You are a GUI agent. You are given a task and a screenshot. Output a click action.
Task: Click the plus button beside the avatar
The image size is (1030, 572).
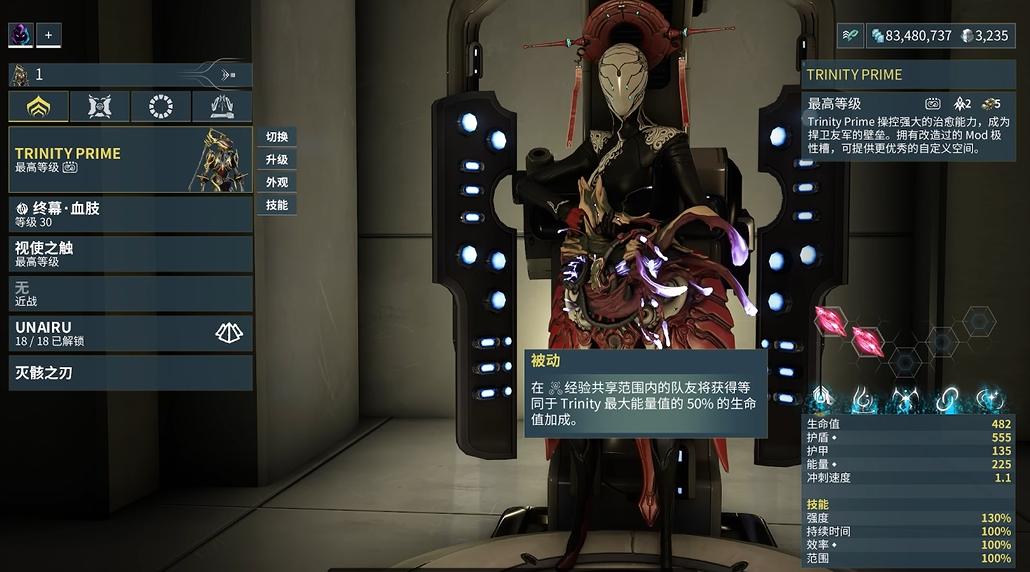[x=48, y=35]
